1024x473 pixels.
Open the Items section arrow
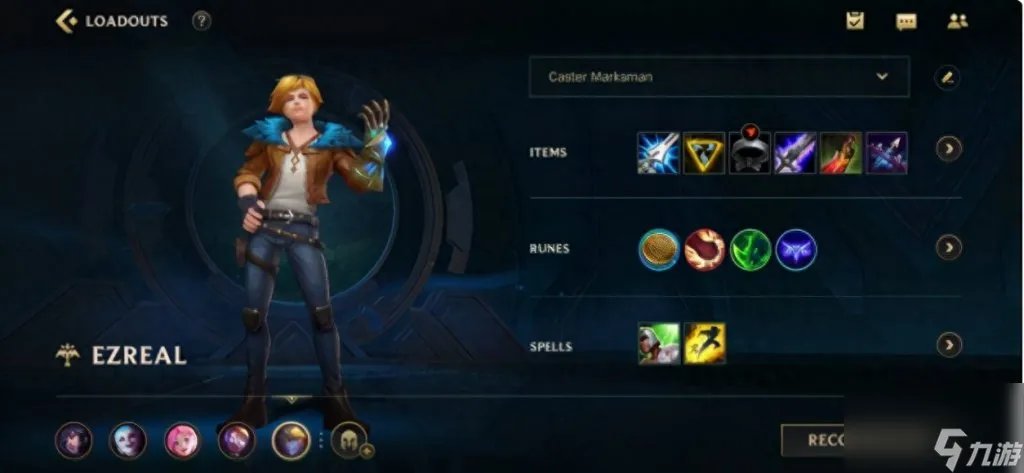tap(948, 149)
